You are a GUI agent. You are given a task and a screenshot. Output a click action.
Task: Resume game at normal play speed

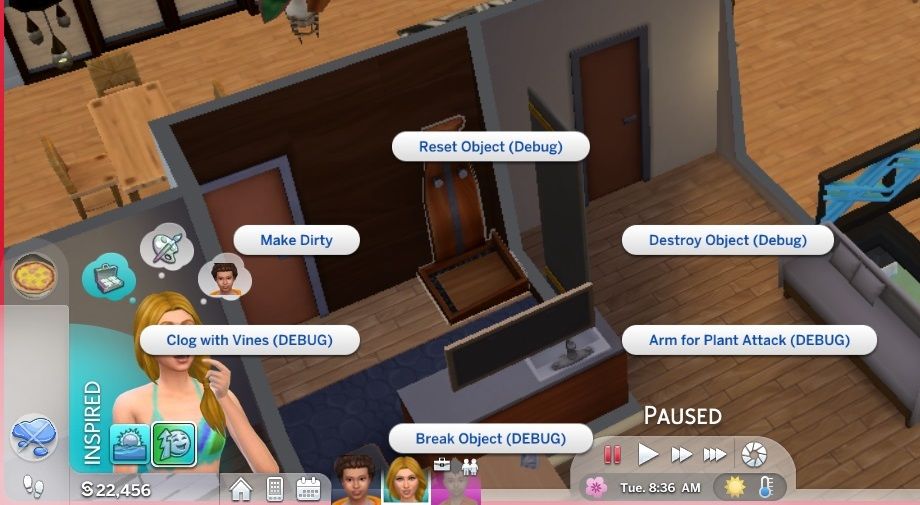648,455
